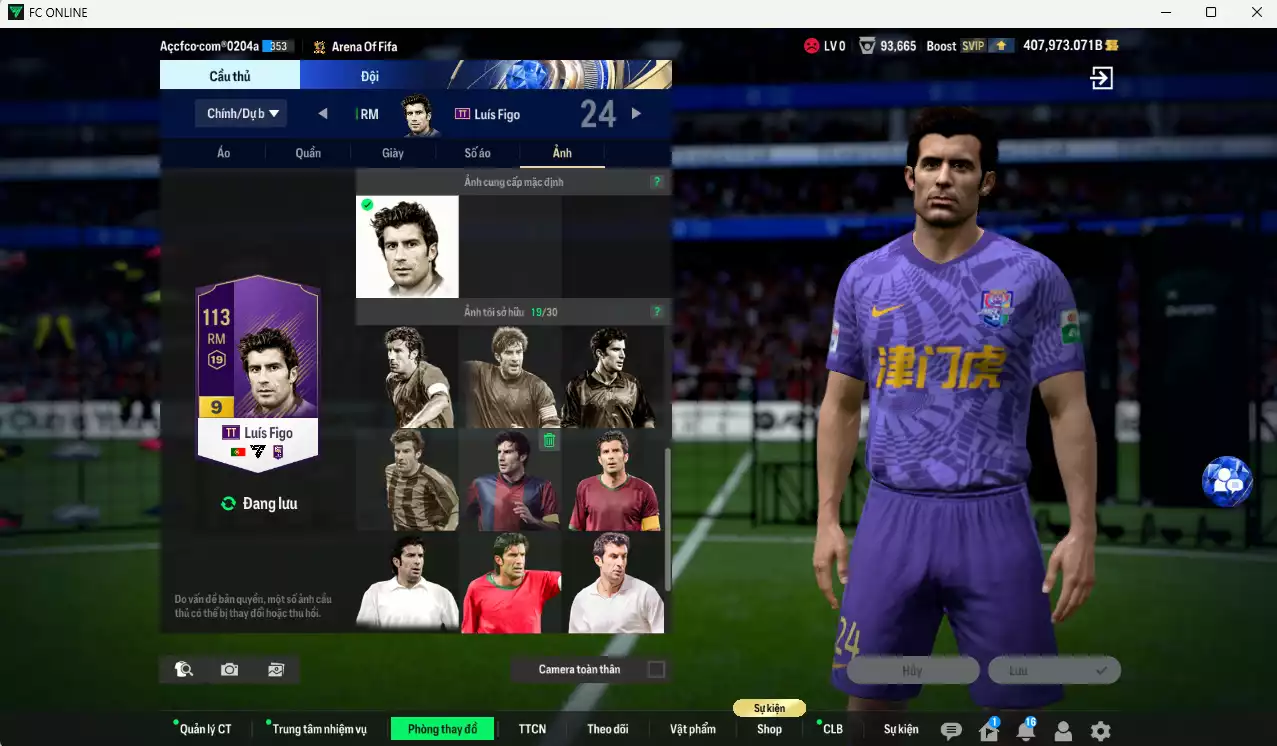
Task: Open the Shop menu
Action: (x=769, y=729)
